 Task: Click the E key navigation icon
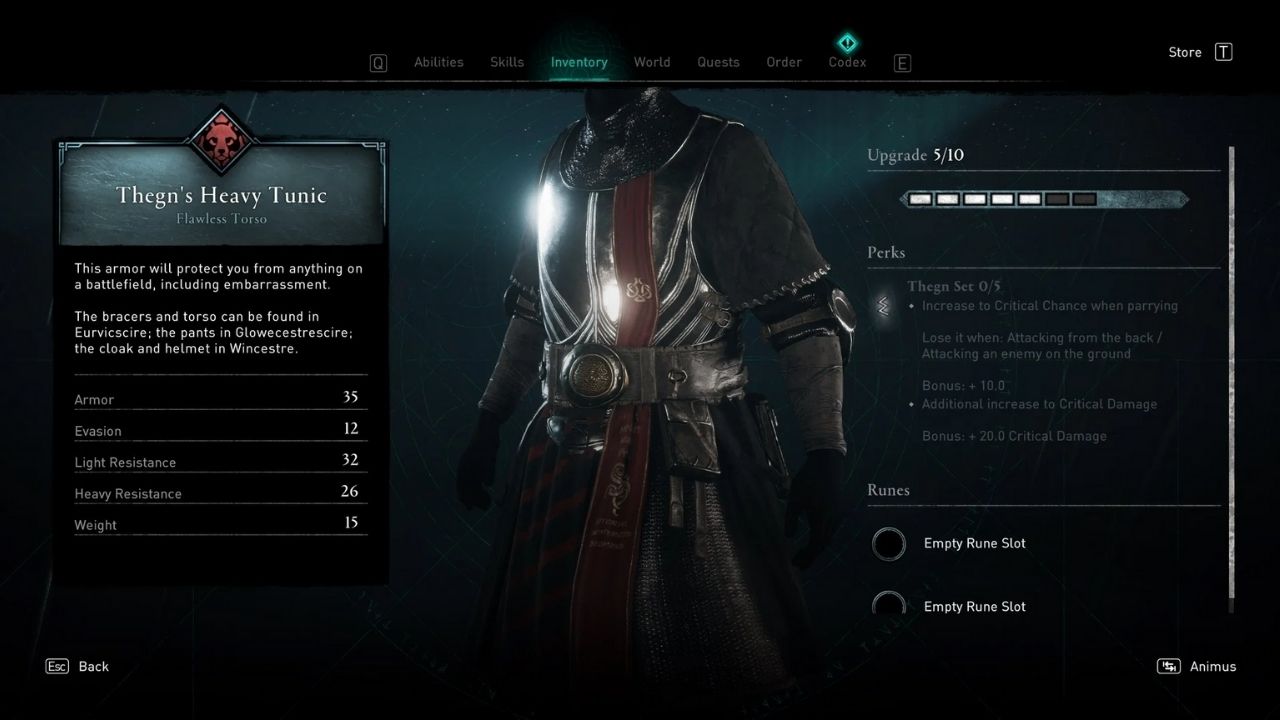click(902, 62)
